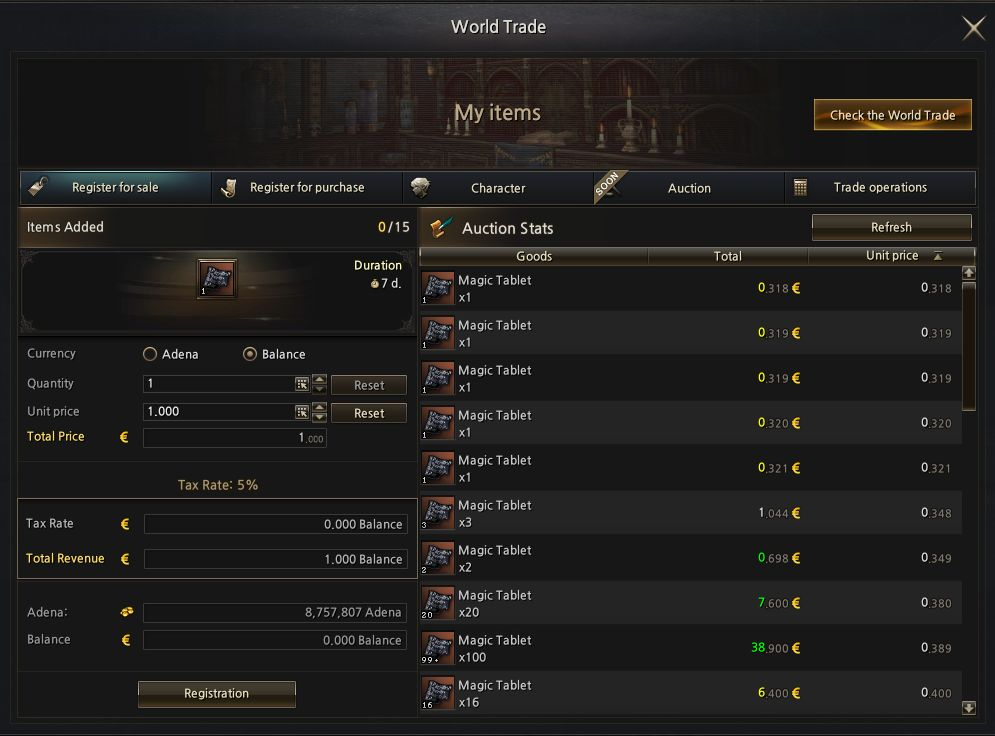Screen dimensions: 995x736
Task: Open the Character tab
Action: click(x=498, y=188)
